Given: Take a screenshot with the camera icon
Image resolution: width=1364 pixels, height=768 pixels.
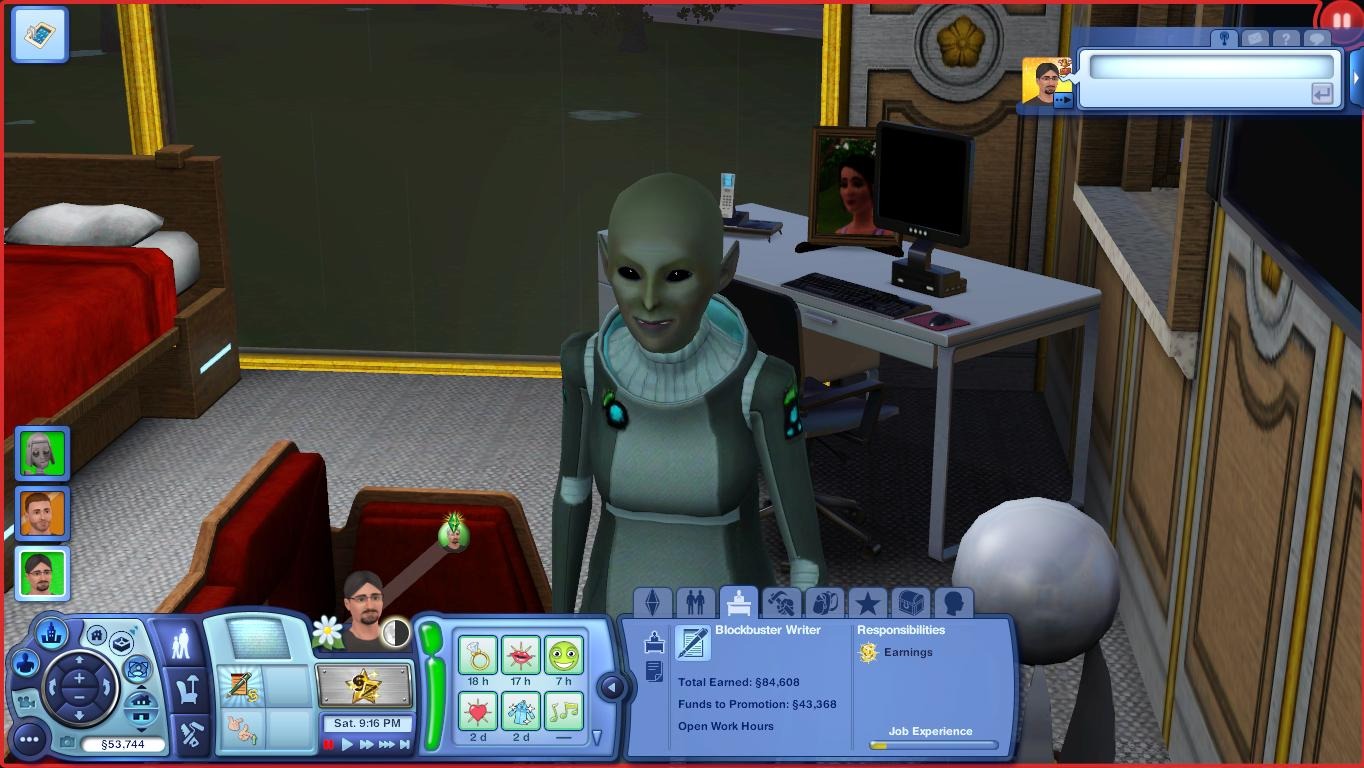Looking at the screenshot, I should point(67,742).
